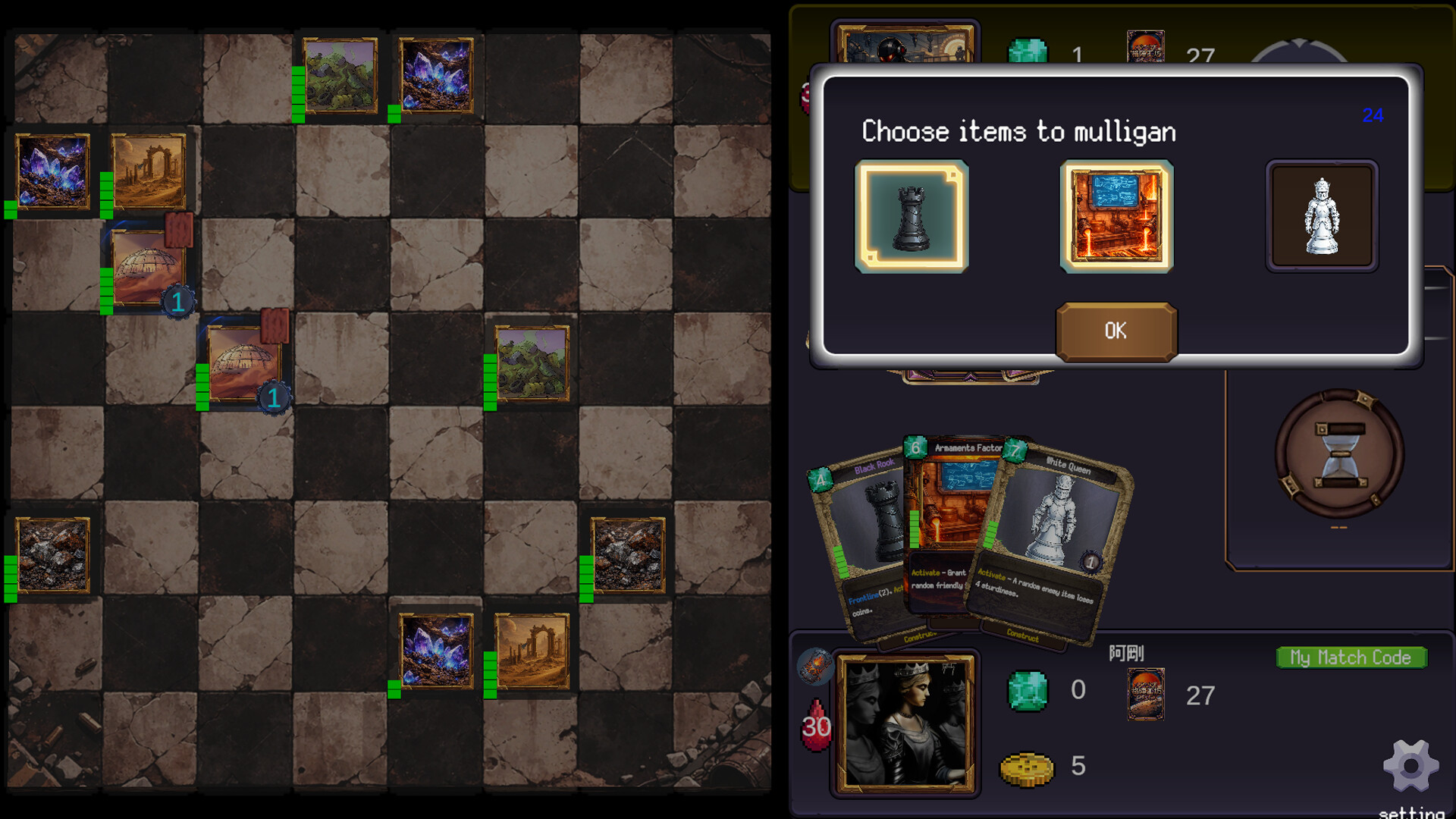
Task: Click the green gem currency icon showing 0
Action: 1028,690
